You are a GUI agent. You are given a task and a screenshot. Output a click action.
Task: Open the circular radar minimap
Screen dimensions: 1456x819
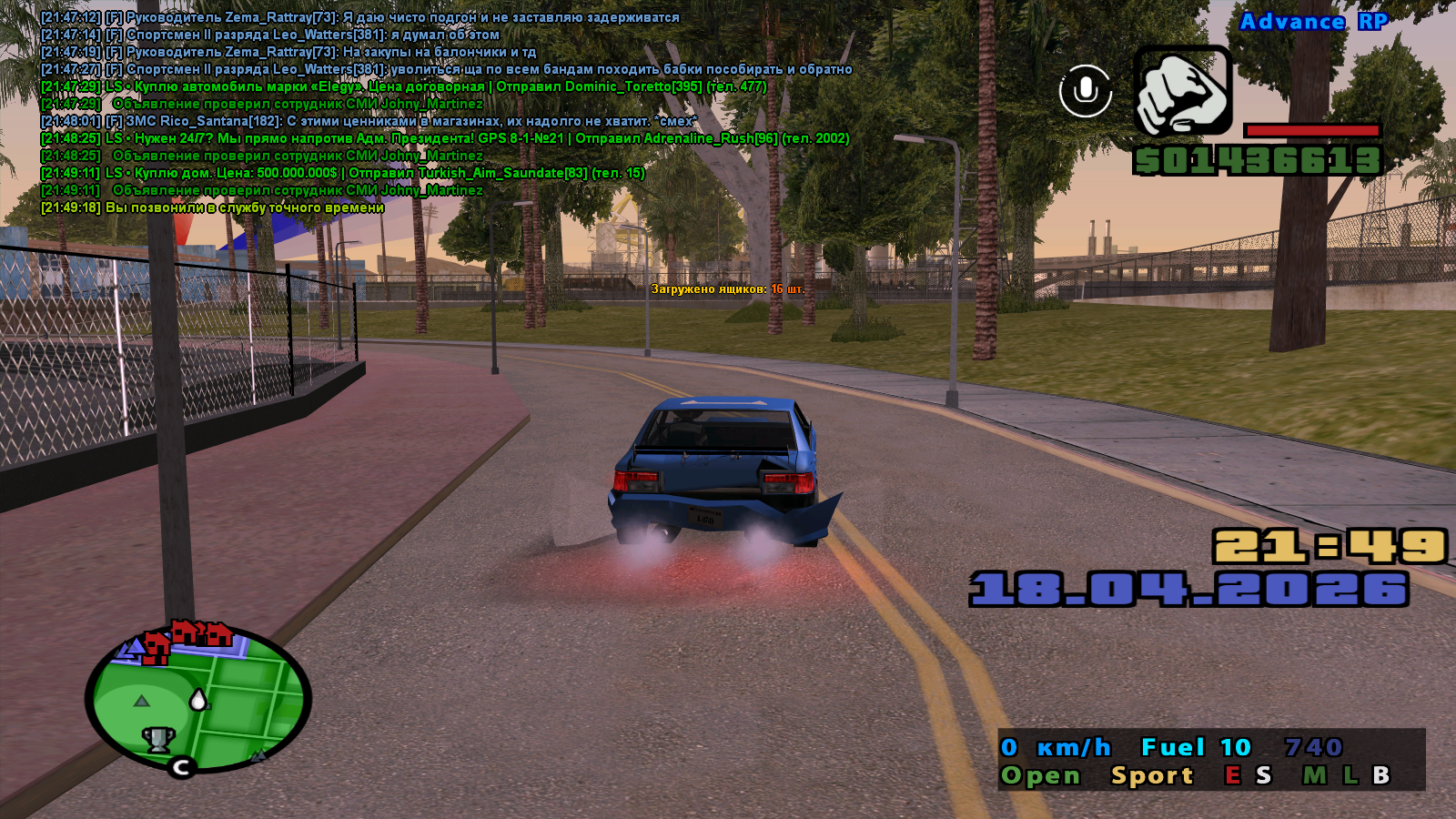[198, 699]
